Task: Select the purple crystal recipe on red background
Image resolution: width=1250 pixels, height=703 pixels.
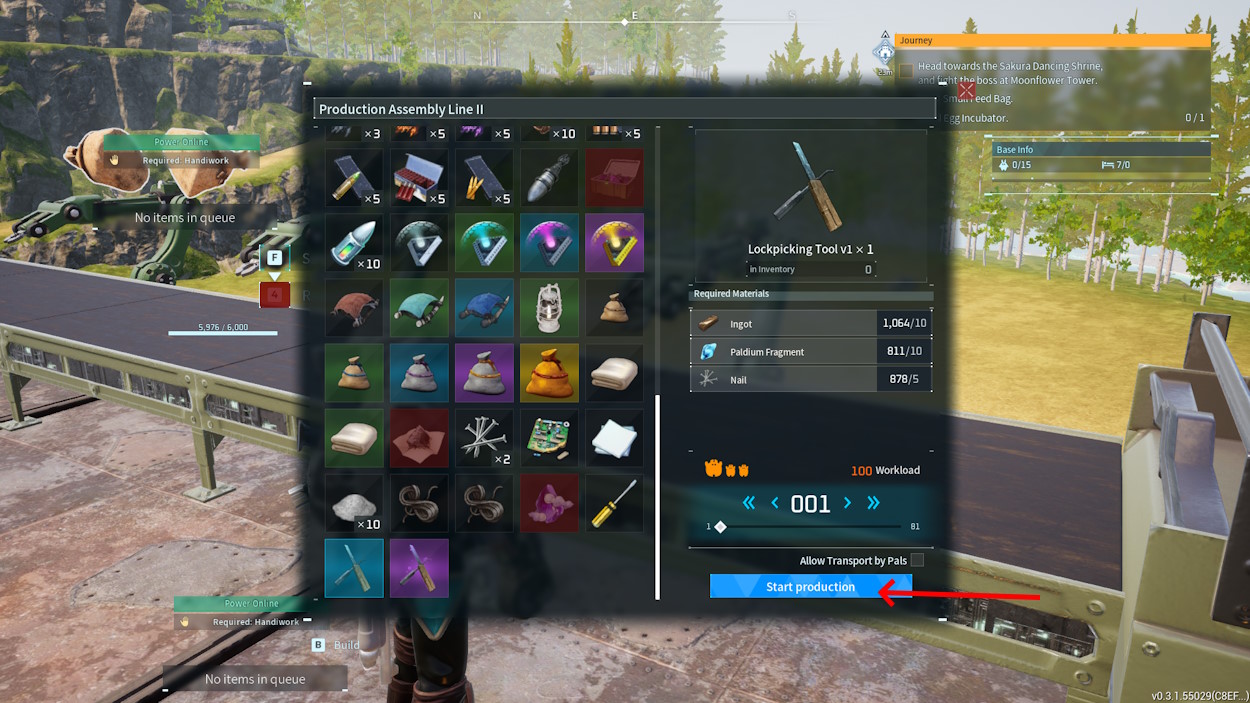Action: point(549,503)
